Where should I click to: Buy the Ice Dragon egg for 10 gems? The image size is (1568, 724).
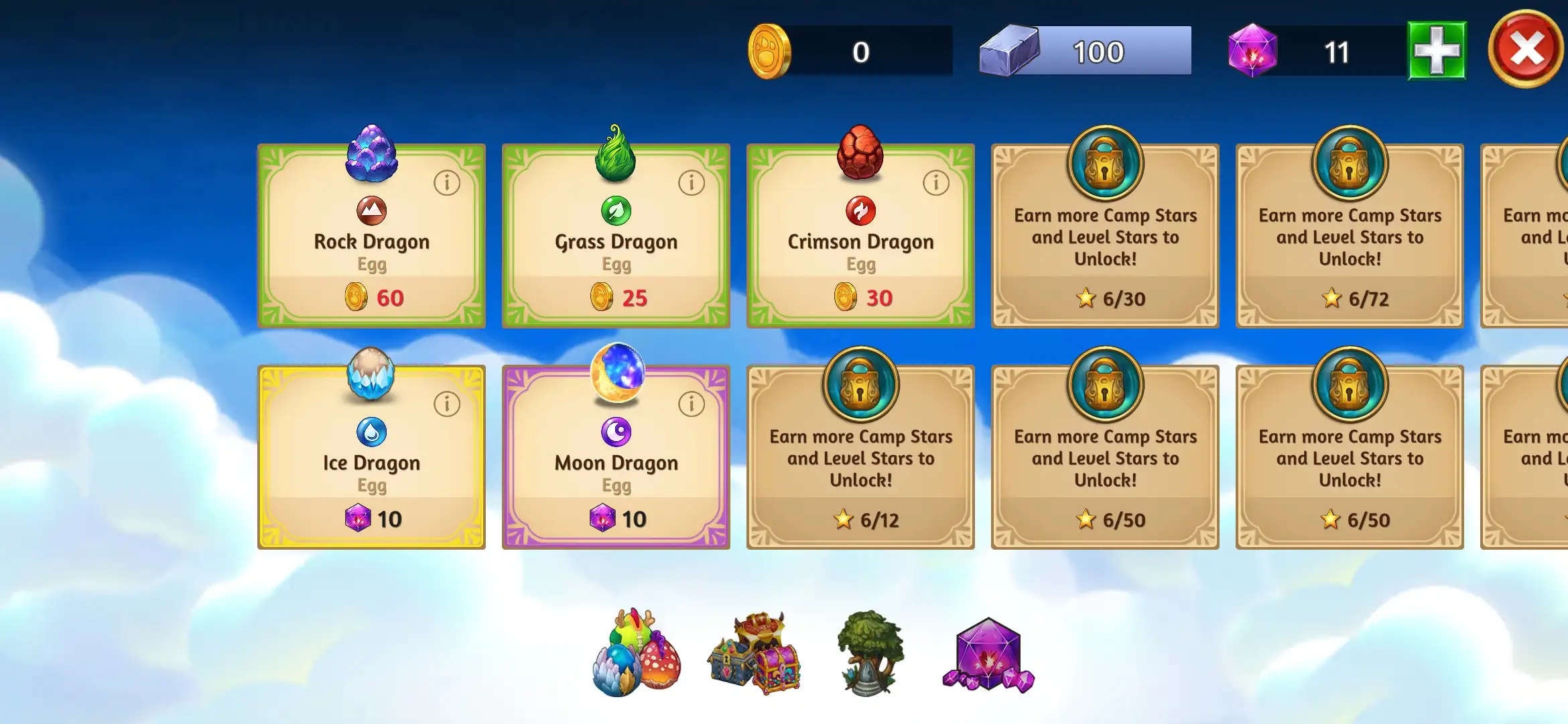(371, 518)
